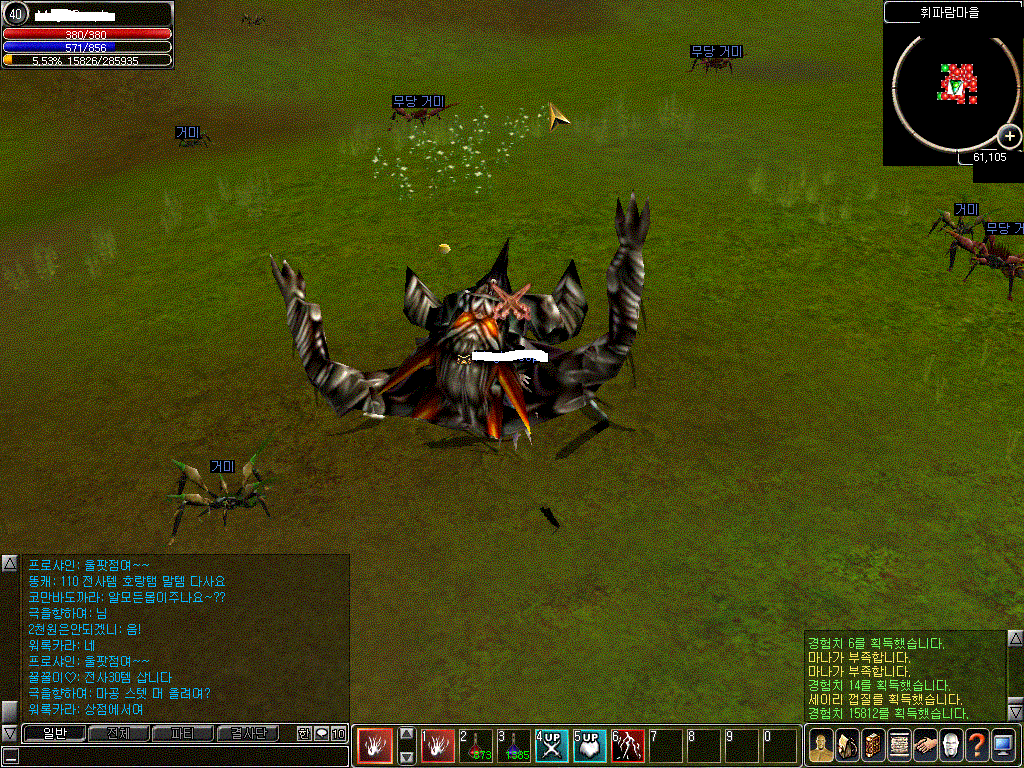
Task: Toggle the 한 language input button
Action: tap(305, 733)
